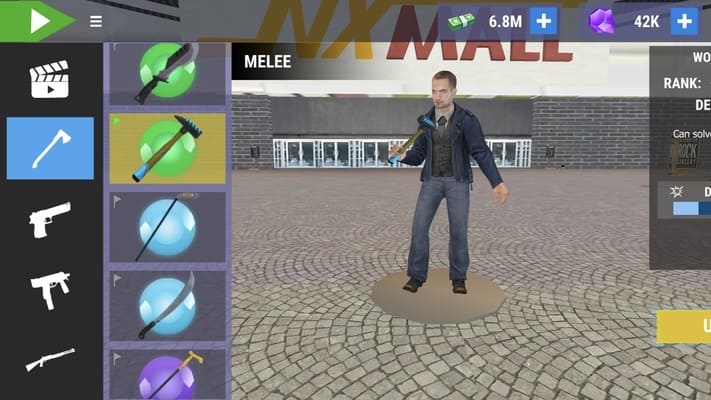Choose the black staff weapon slot
Image resolution: width=711 pixels, height=400 pixels.
(167, 227)
